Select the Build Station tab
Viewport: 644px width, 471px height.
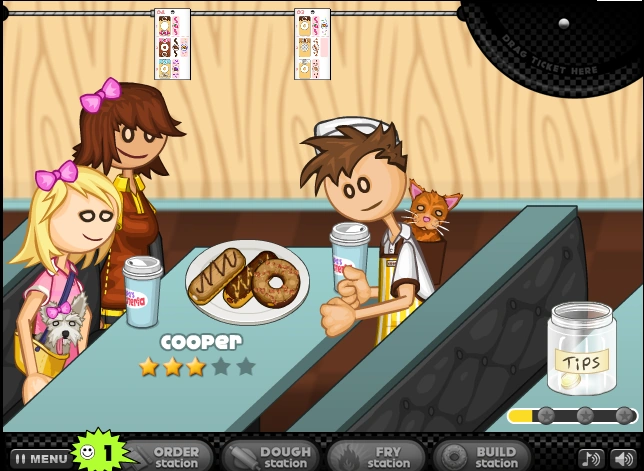(482, 456)
